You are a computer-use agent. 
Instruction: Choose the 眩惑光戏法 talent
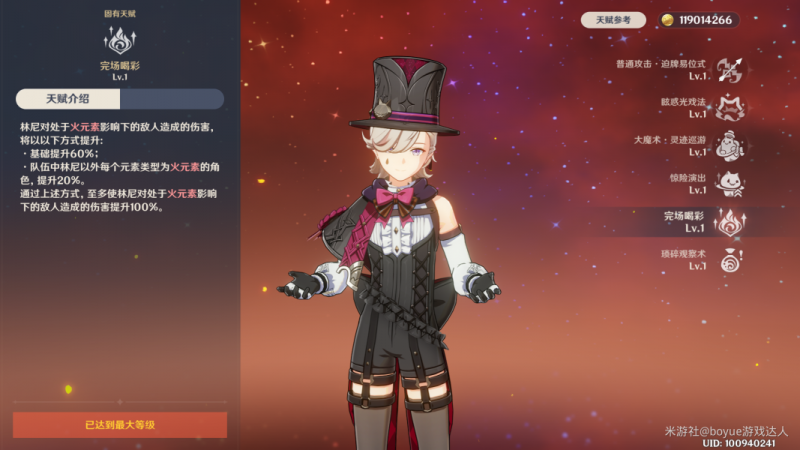click(729, 108)
